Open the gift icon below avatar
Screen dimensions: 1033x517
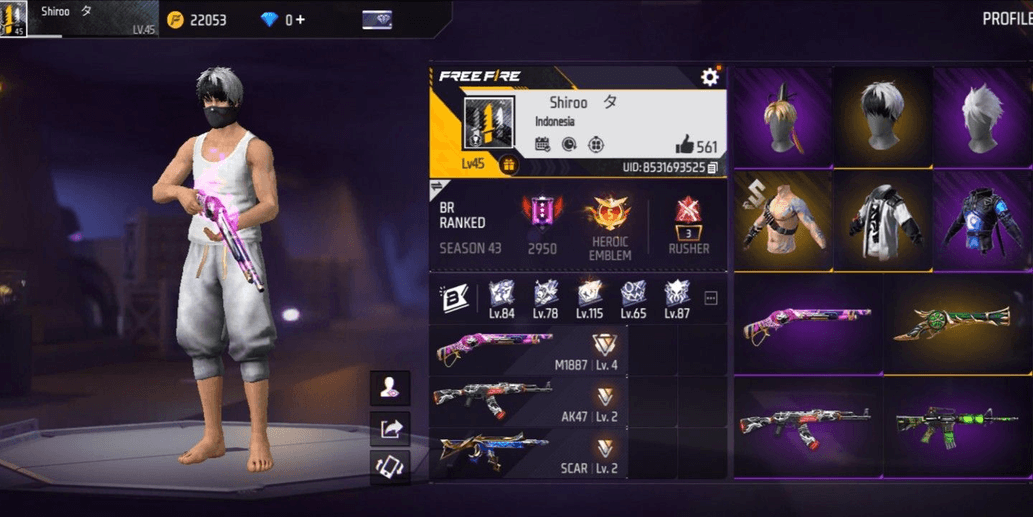508,165
